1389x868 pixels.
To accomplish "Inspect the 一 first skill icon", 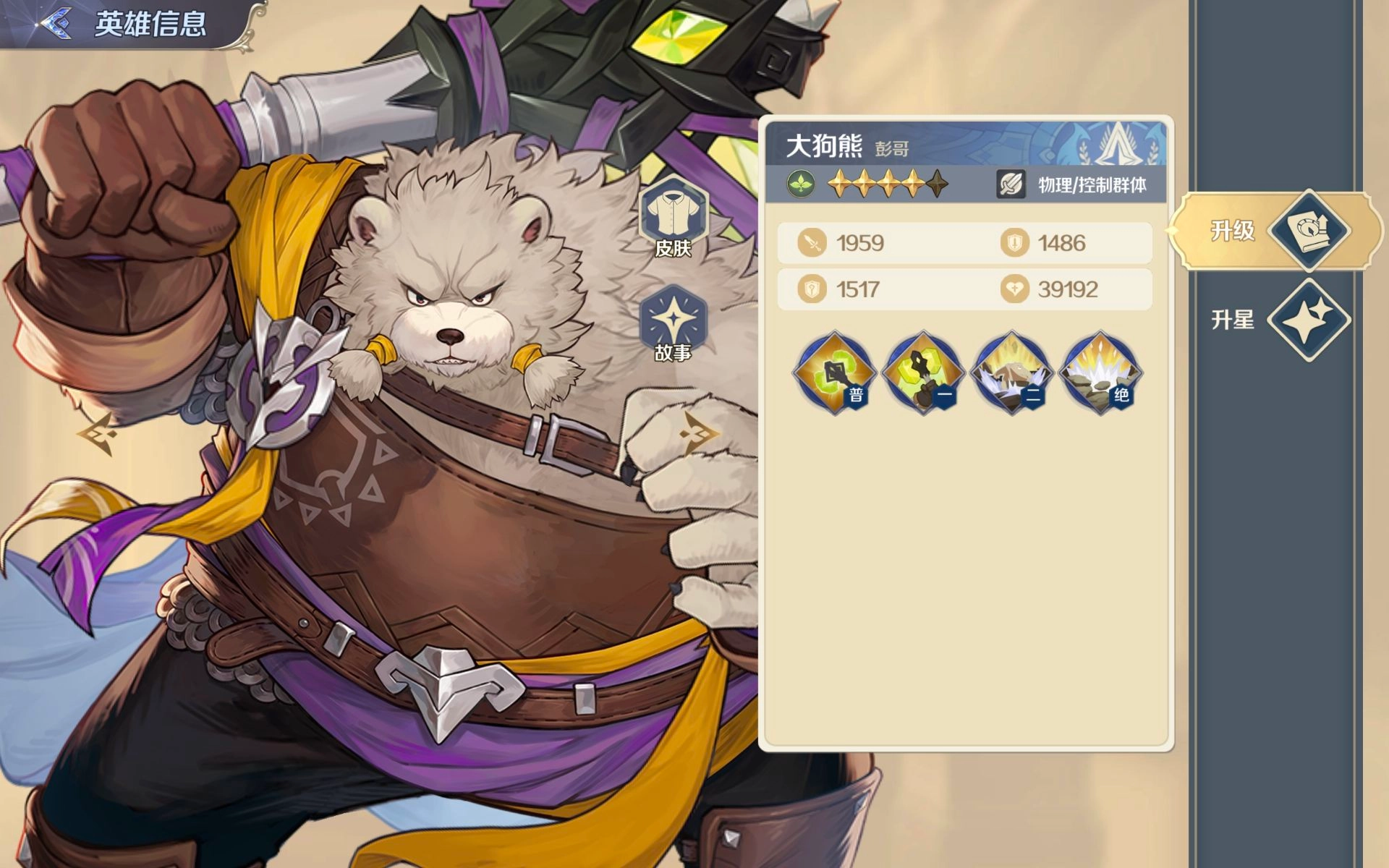I will [x=923, y=373].
